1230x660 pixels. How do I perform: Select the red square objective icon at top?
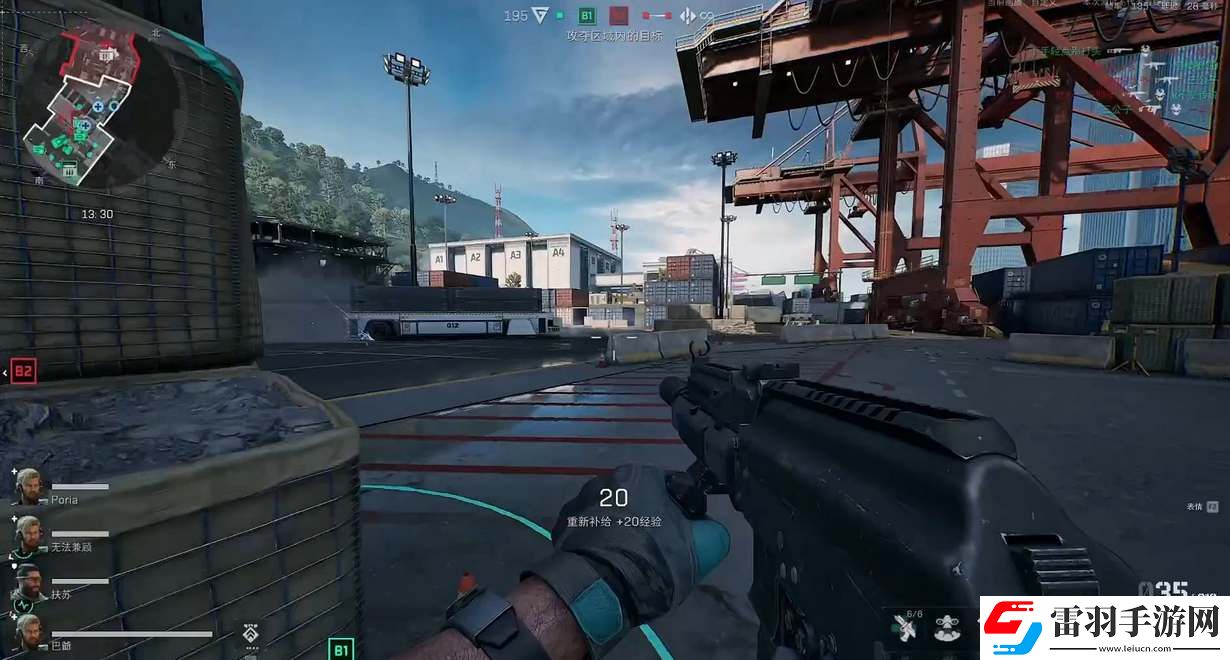coord(619,15)
